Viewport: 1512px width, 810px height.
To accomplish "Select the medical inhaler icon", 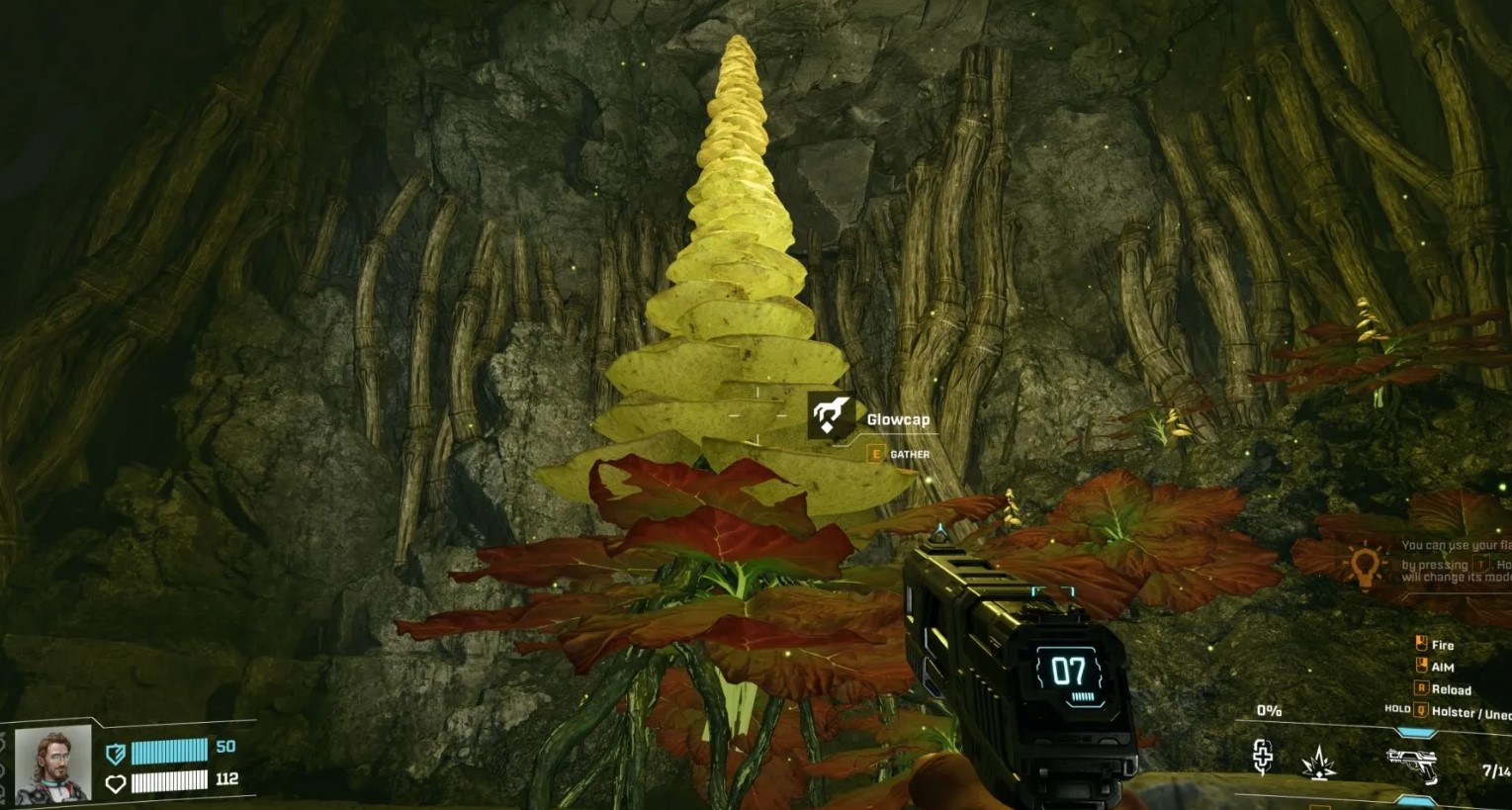I will pos(1263,758).
